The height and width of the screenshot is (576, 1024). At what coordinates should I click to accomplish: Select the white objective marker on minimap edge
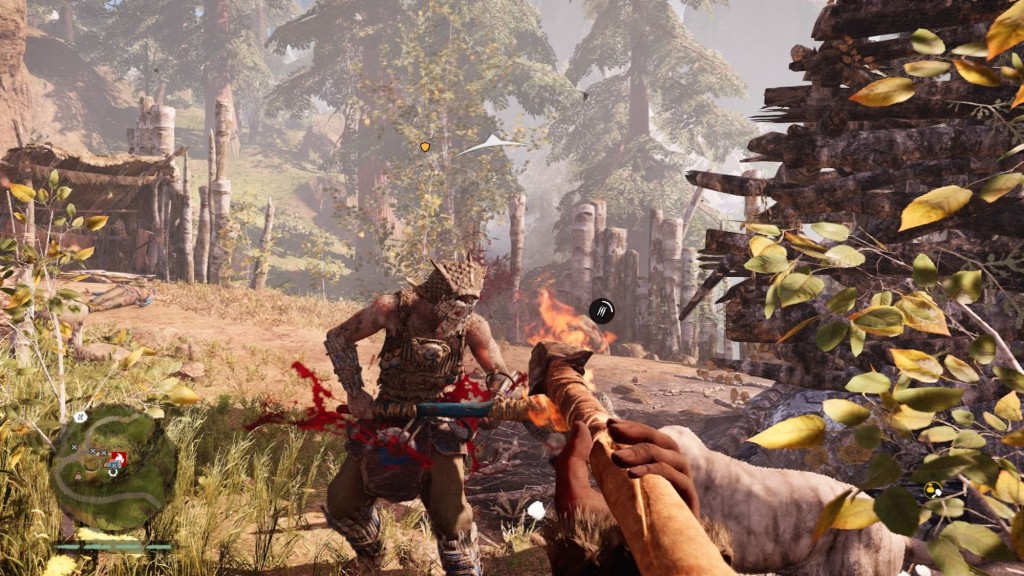80,416
